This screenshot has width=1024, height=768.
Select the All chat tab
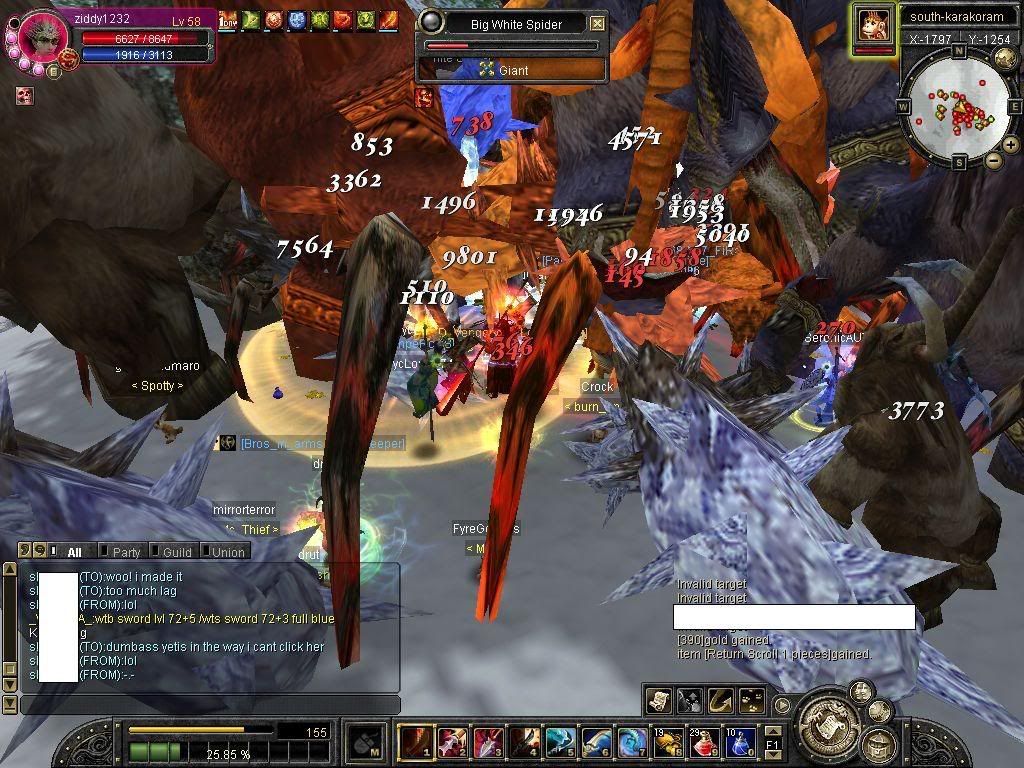(x=74, y=552)
